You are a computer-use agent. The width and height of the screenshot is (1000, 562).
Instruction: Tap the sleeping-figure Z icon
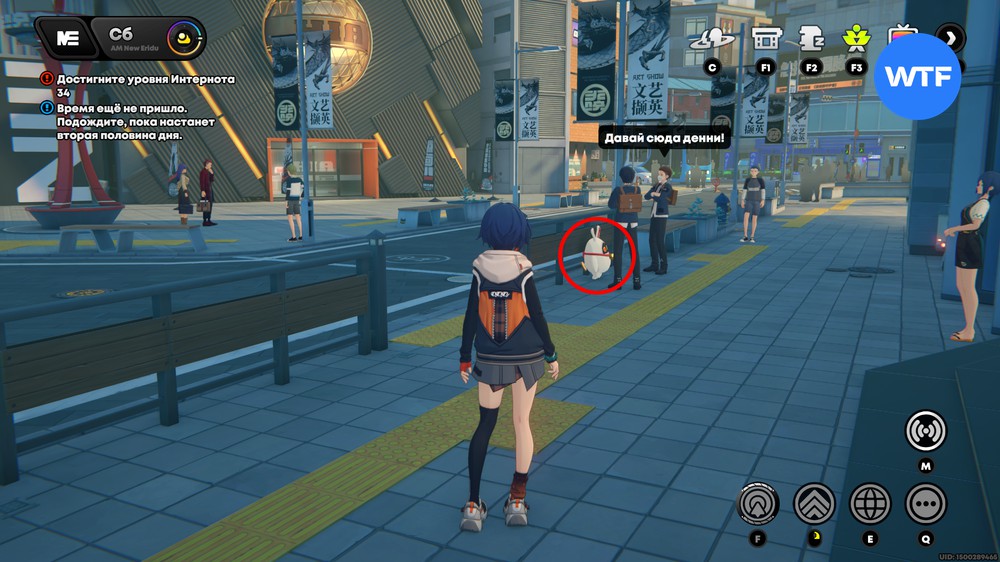(x=810, y=40)
